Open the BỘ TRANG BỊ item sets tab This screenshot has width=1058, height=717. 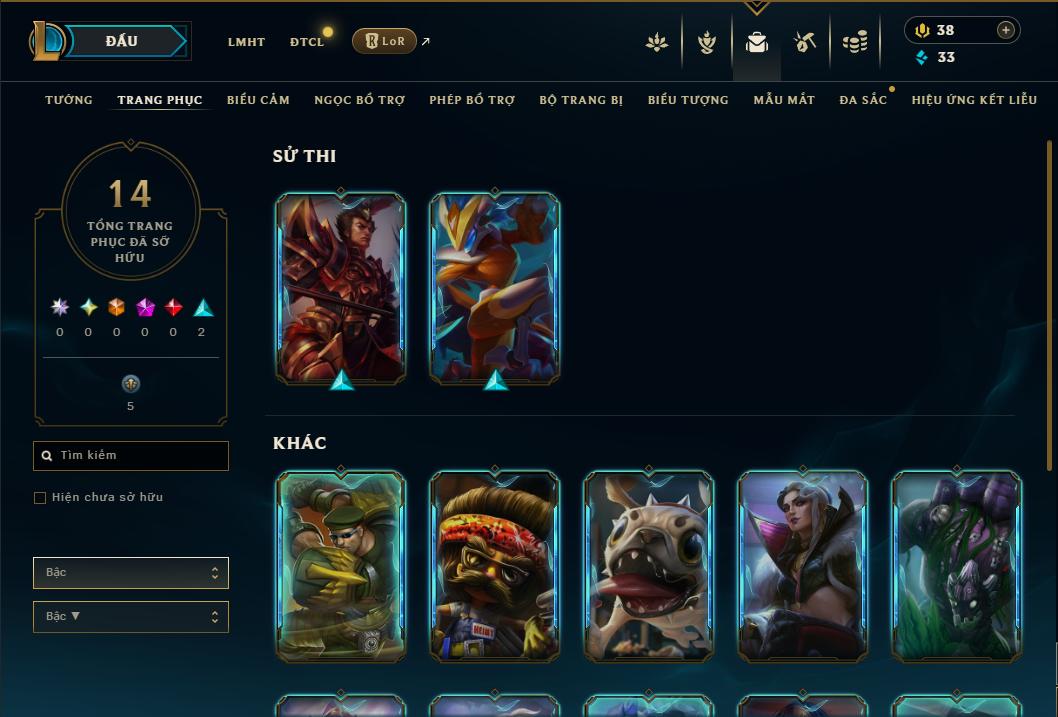coord(581,100)
